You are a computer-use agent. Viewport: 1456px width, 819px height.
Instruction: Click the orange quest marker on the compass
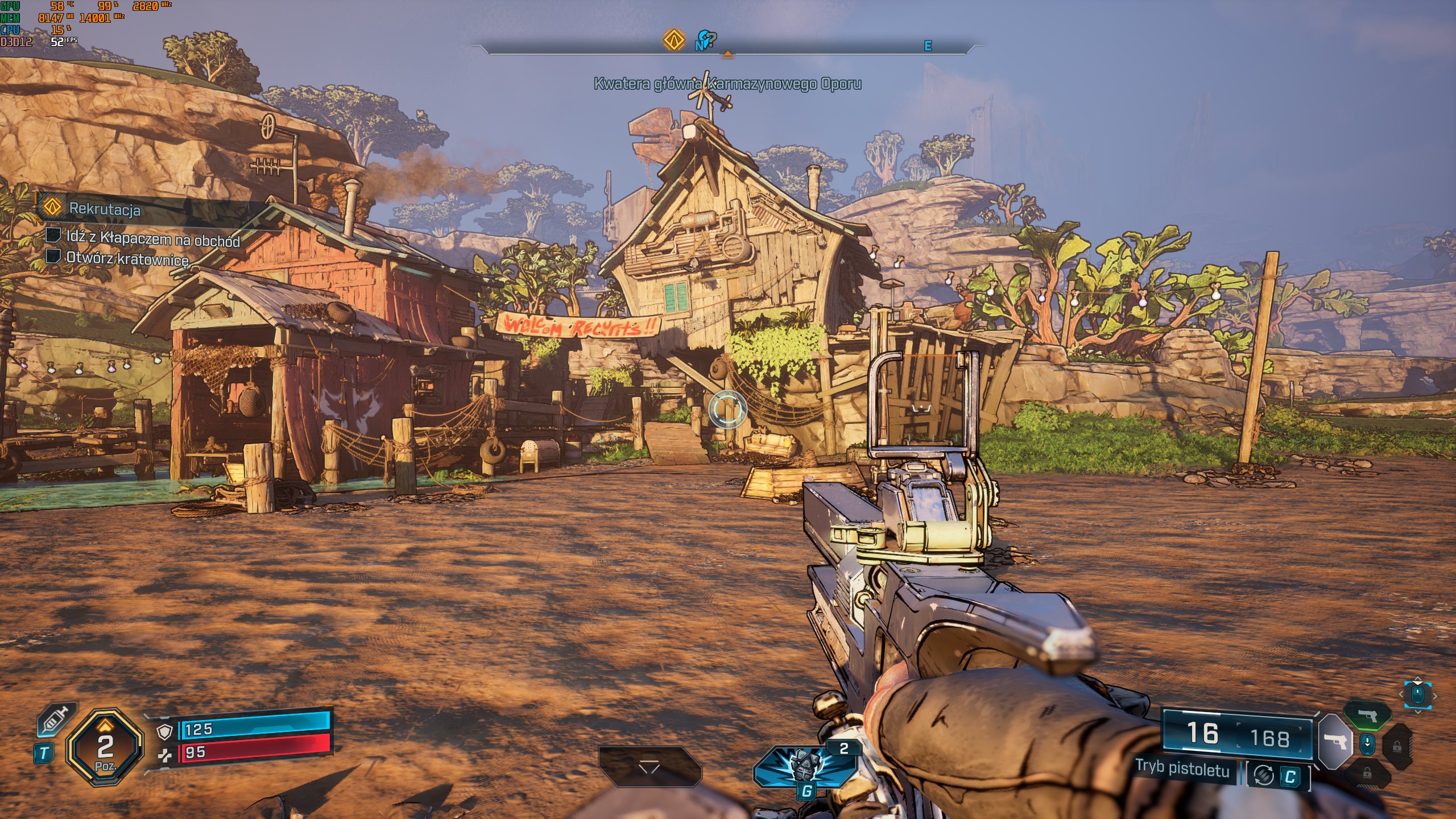click(674, 40)
